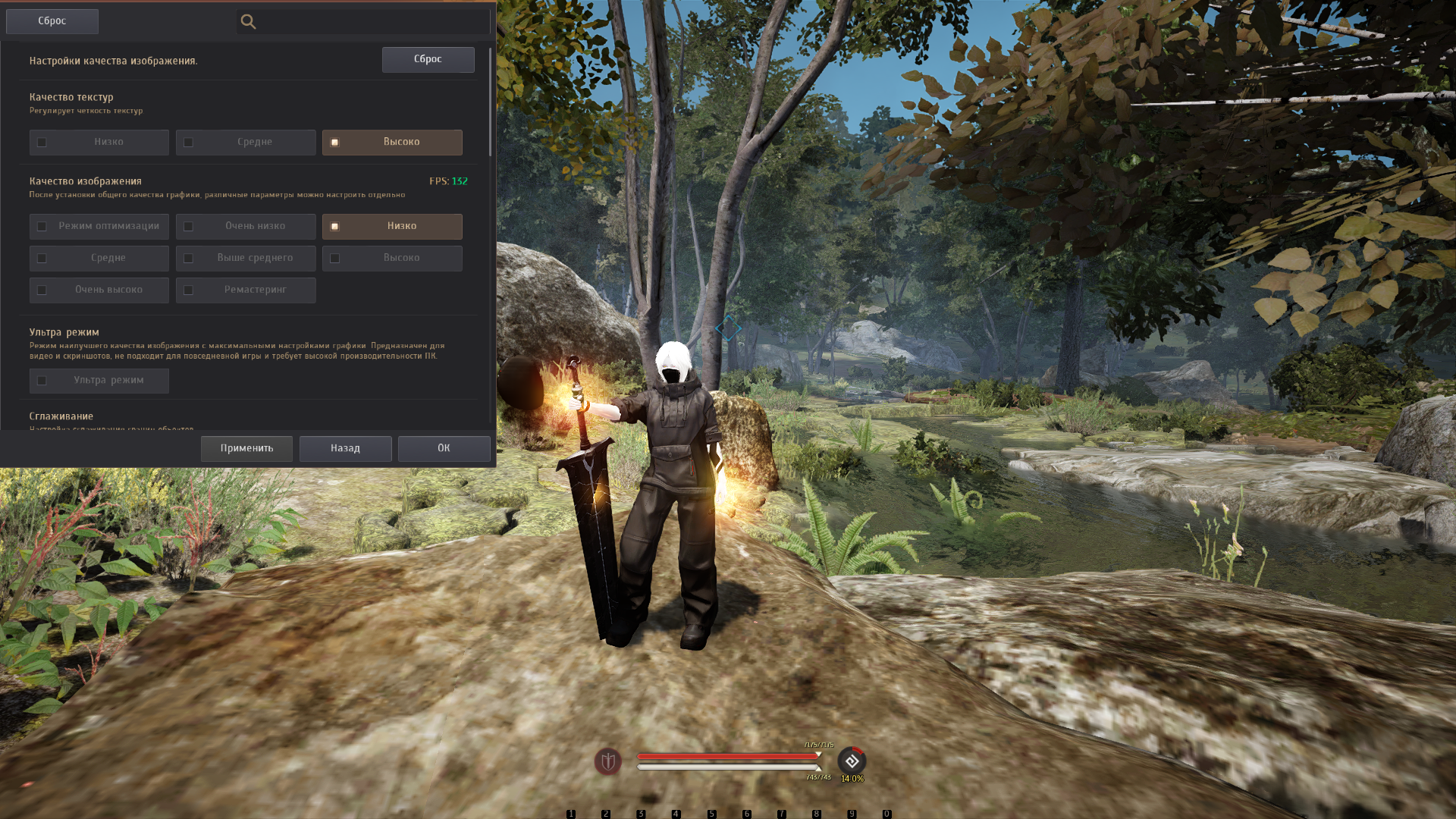This screenshot has width=1456, height=819.
Task: Choose Режим оптимизации graphics preset
Action: click(x=99, y=227)
